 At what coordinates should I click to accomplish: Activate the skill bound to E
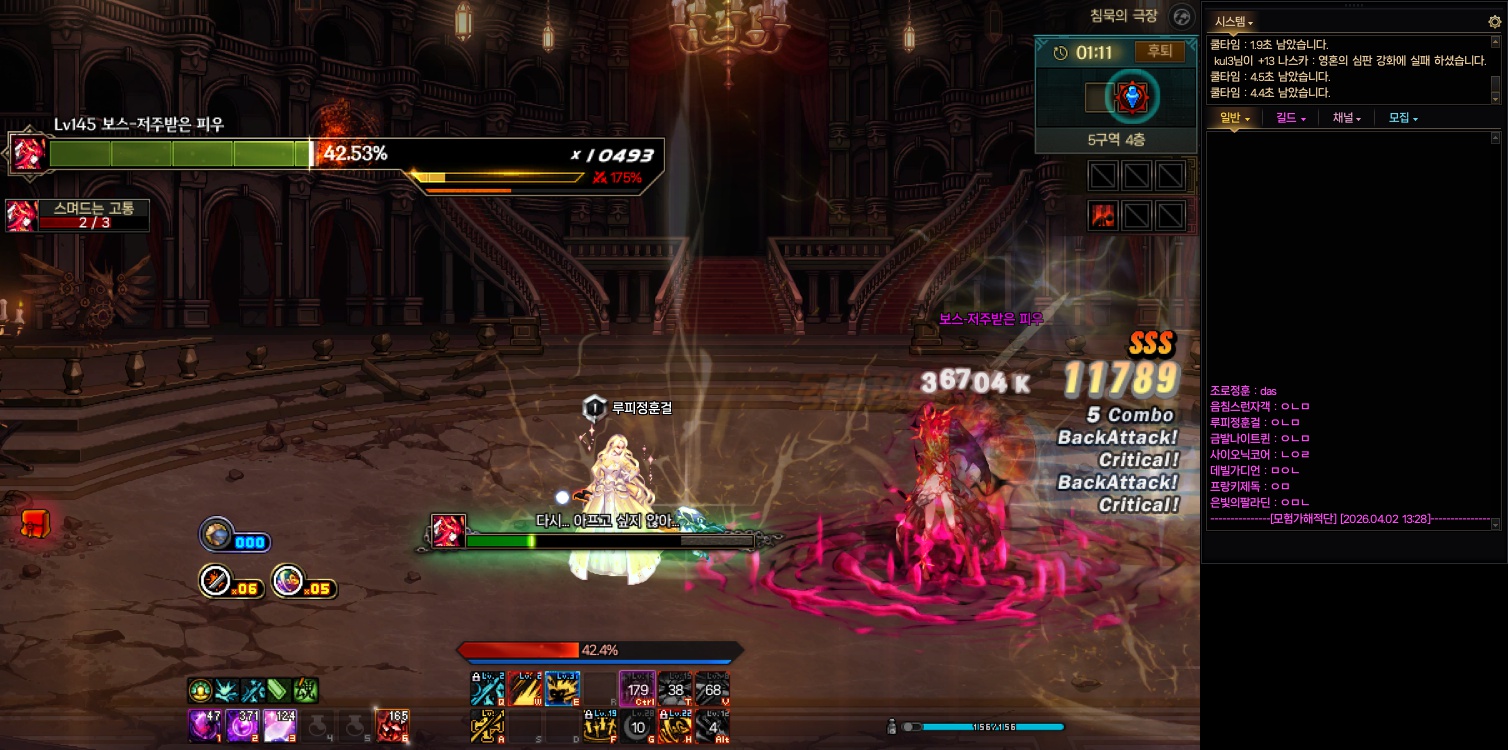click(x=561, y=689)
